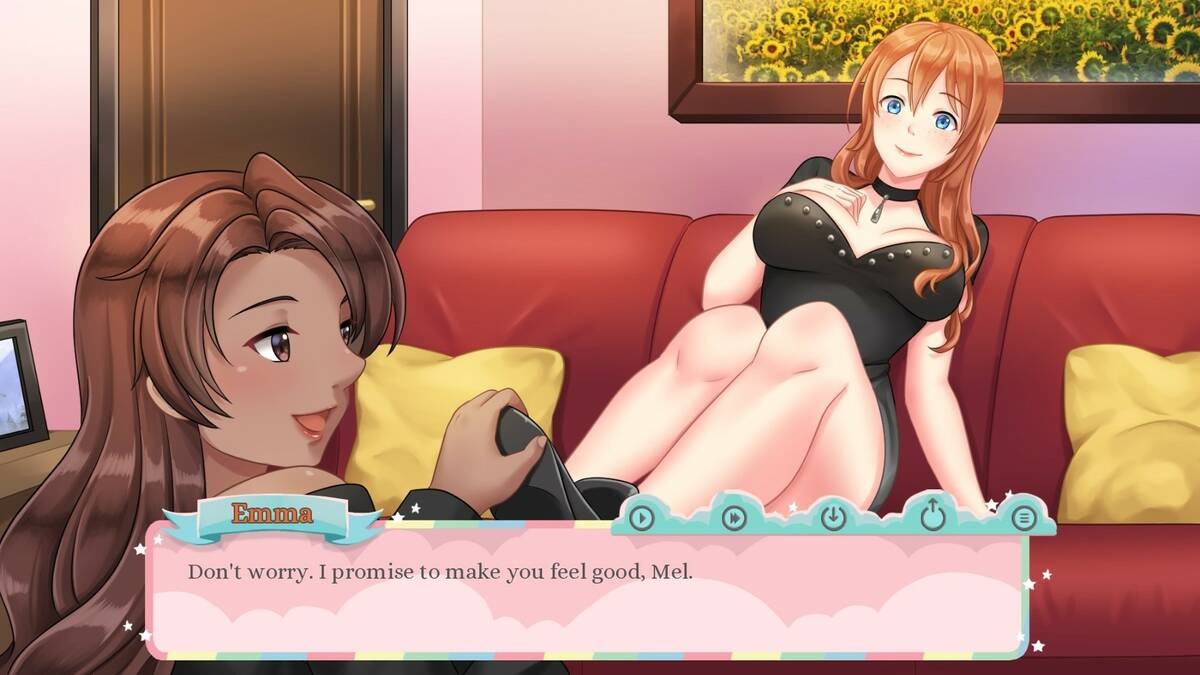Open the menu with the three-lines icon
Screen dimensions: 1200x675
pyautogui.click(x=1022, y=517)
